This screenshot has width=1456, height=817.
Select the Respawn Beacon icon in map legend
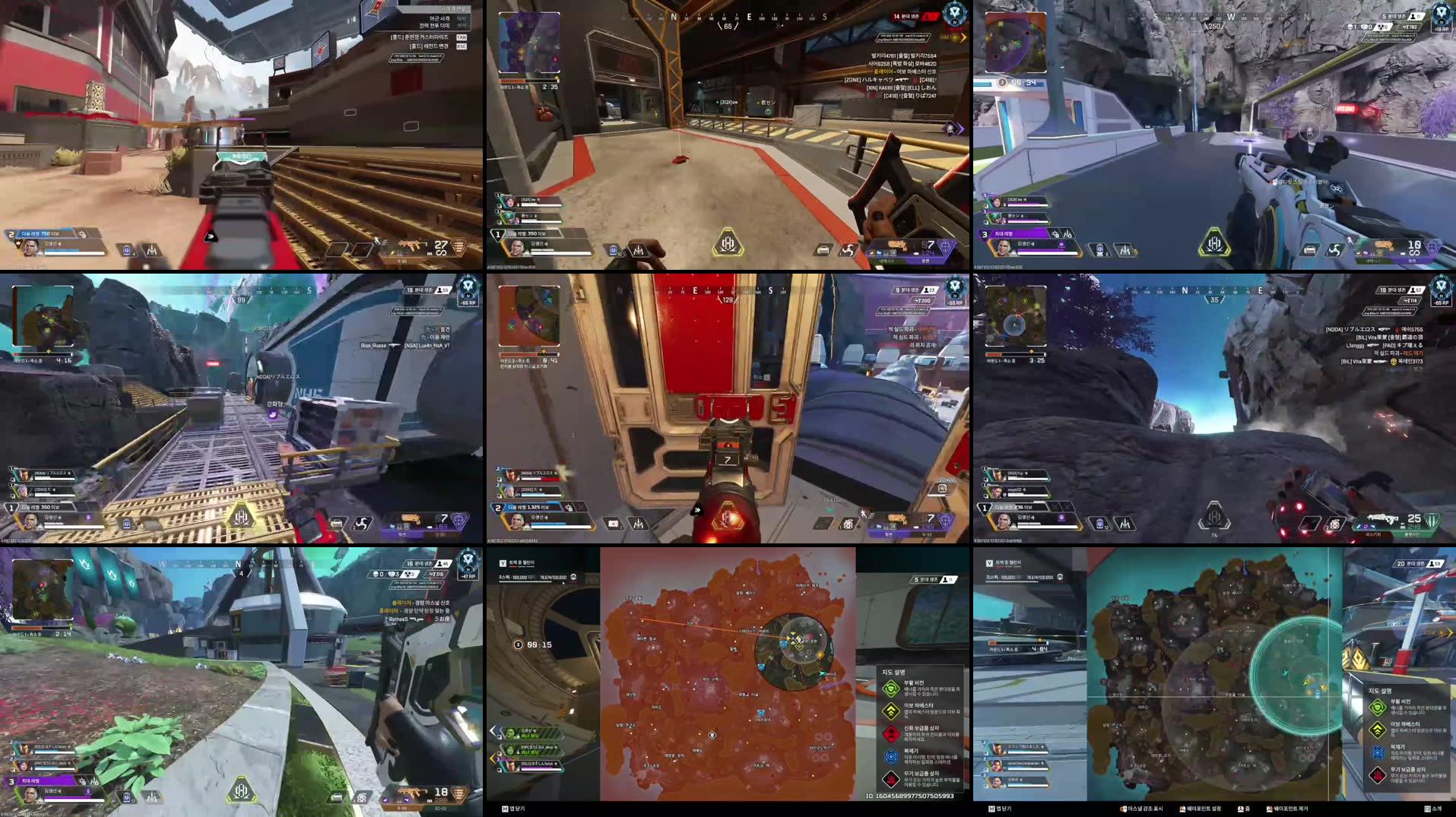[891, 689]
